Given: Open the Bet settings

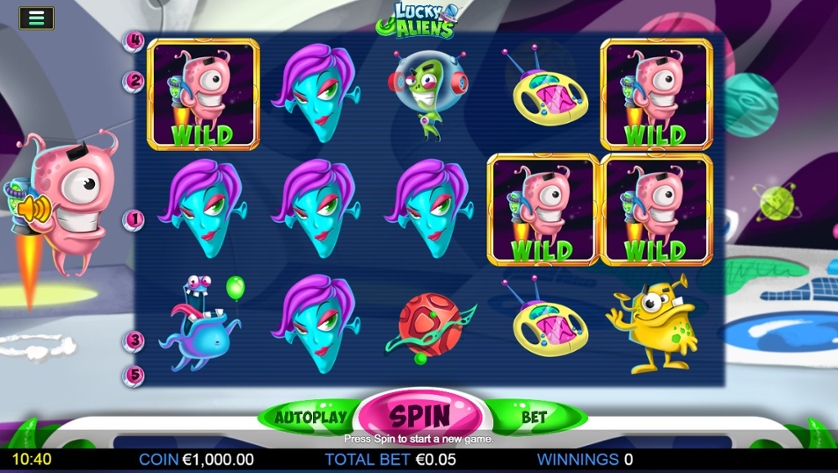Looking at the screenshot, I should (x=533, y=416).
